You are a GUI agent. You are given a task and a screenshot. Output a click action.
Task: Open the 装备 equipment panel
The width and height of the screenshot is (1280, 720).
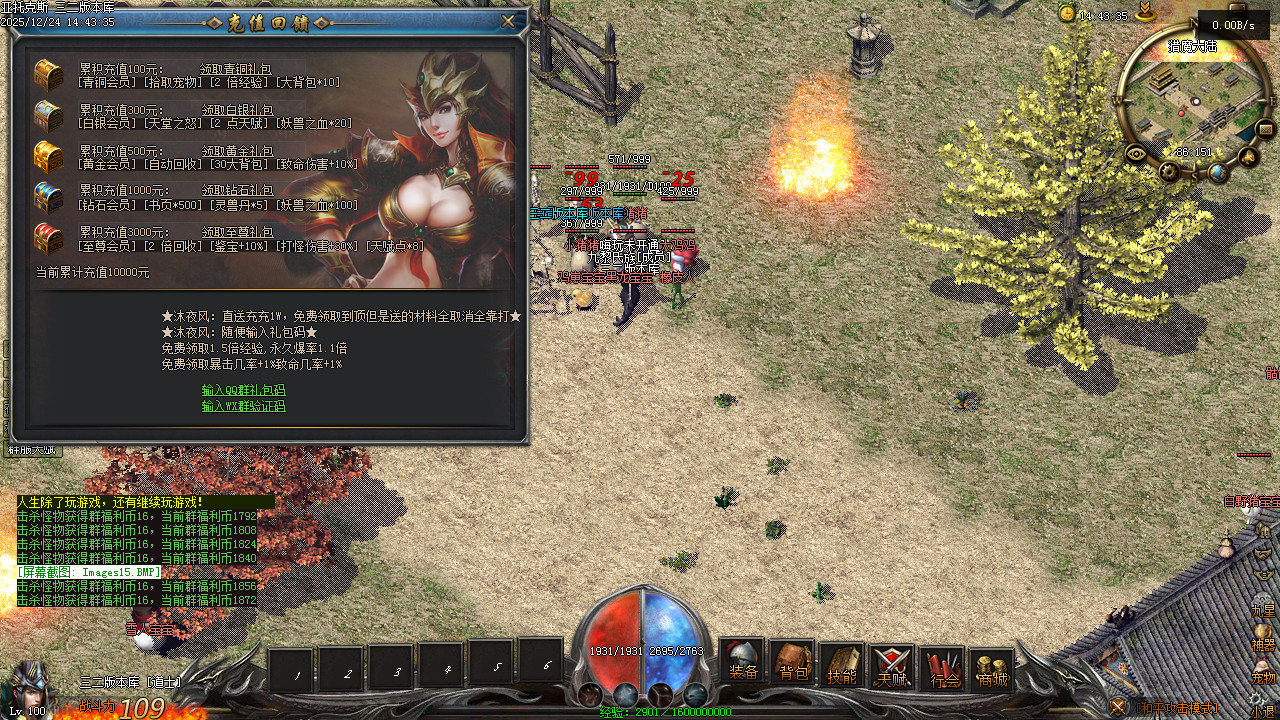tap(743, 663)
